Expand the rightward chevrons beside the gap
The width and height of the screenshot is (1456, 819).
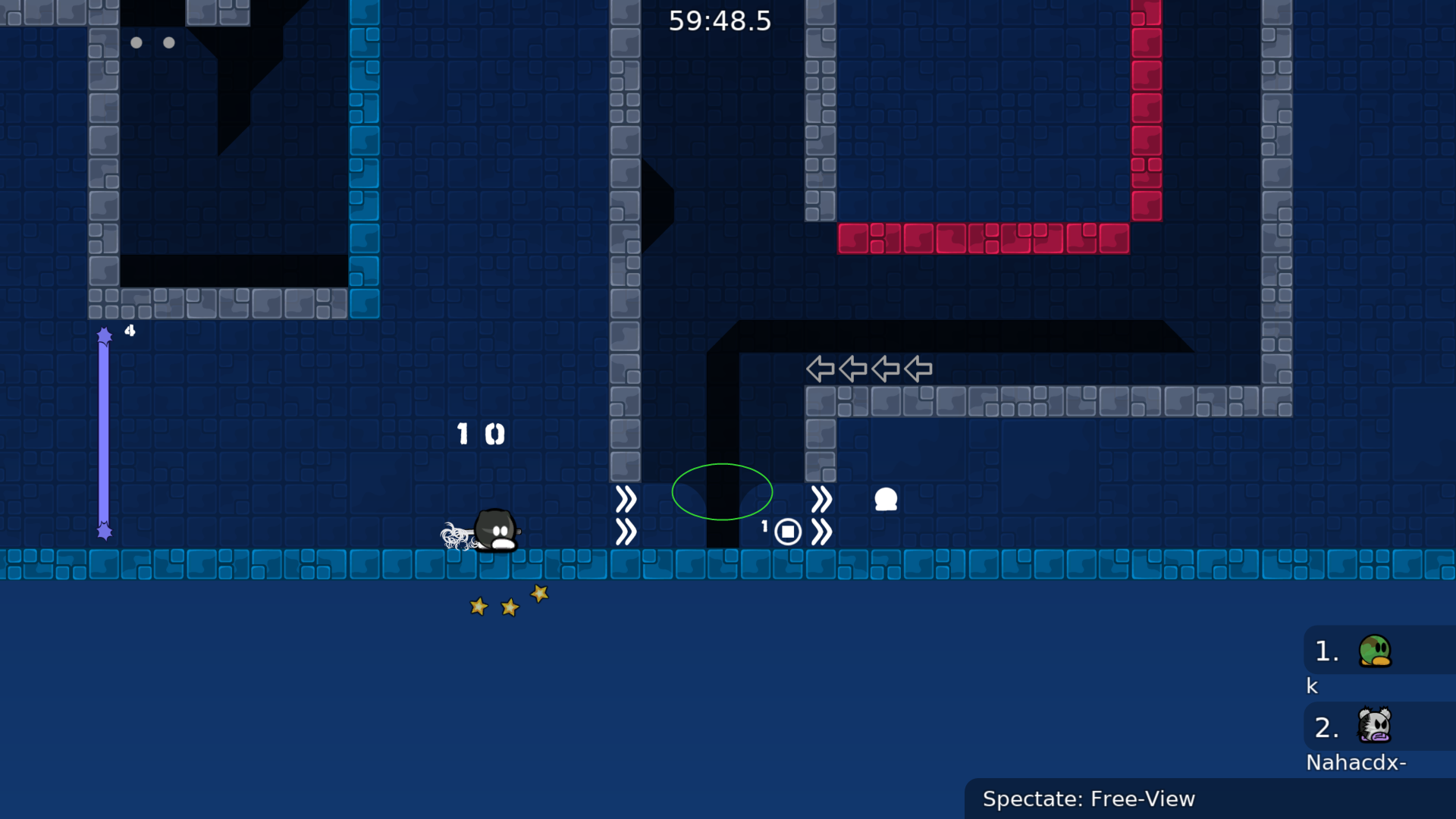pos(822,498)
